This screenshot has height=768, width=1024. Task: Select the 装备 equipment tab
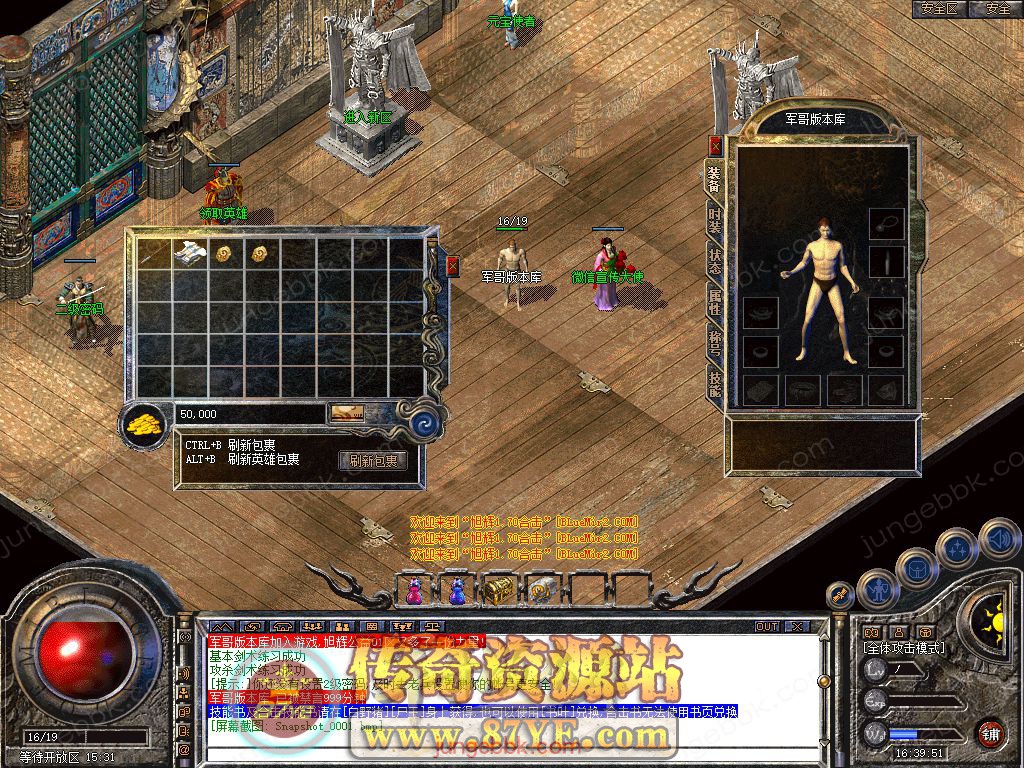pyautogui.click(x=715, y=180)
